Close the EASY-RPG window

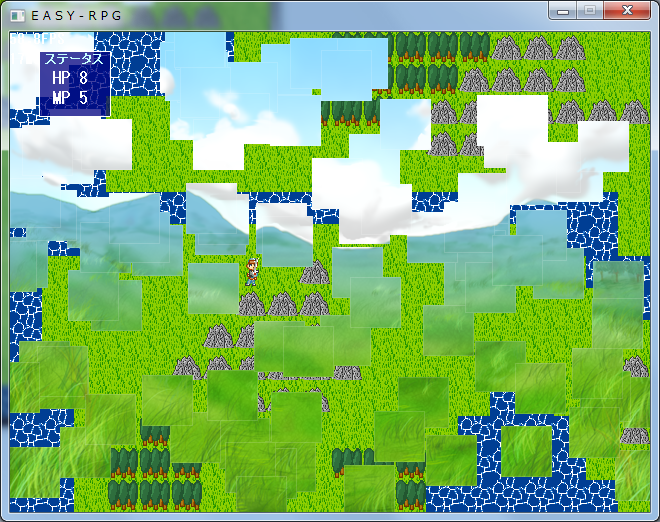click(x=627, y=10)
